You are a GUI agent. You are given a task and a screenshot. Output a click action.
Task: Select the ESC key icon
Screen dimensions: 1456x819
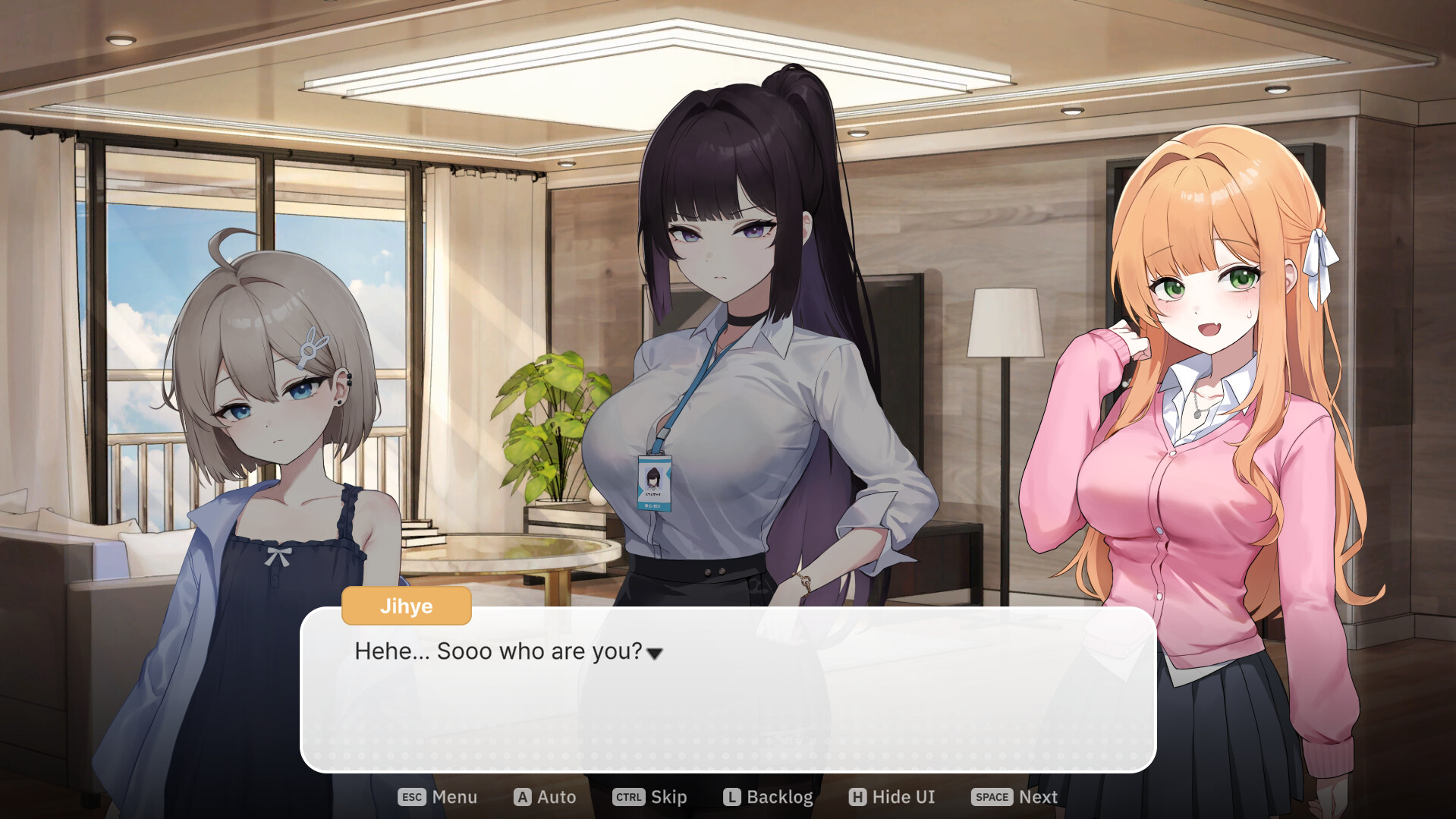coord(410,797)
